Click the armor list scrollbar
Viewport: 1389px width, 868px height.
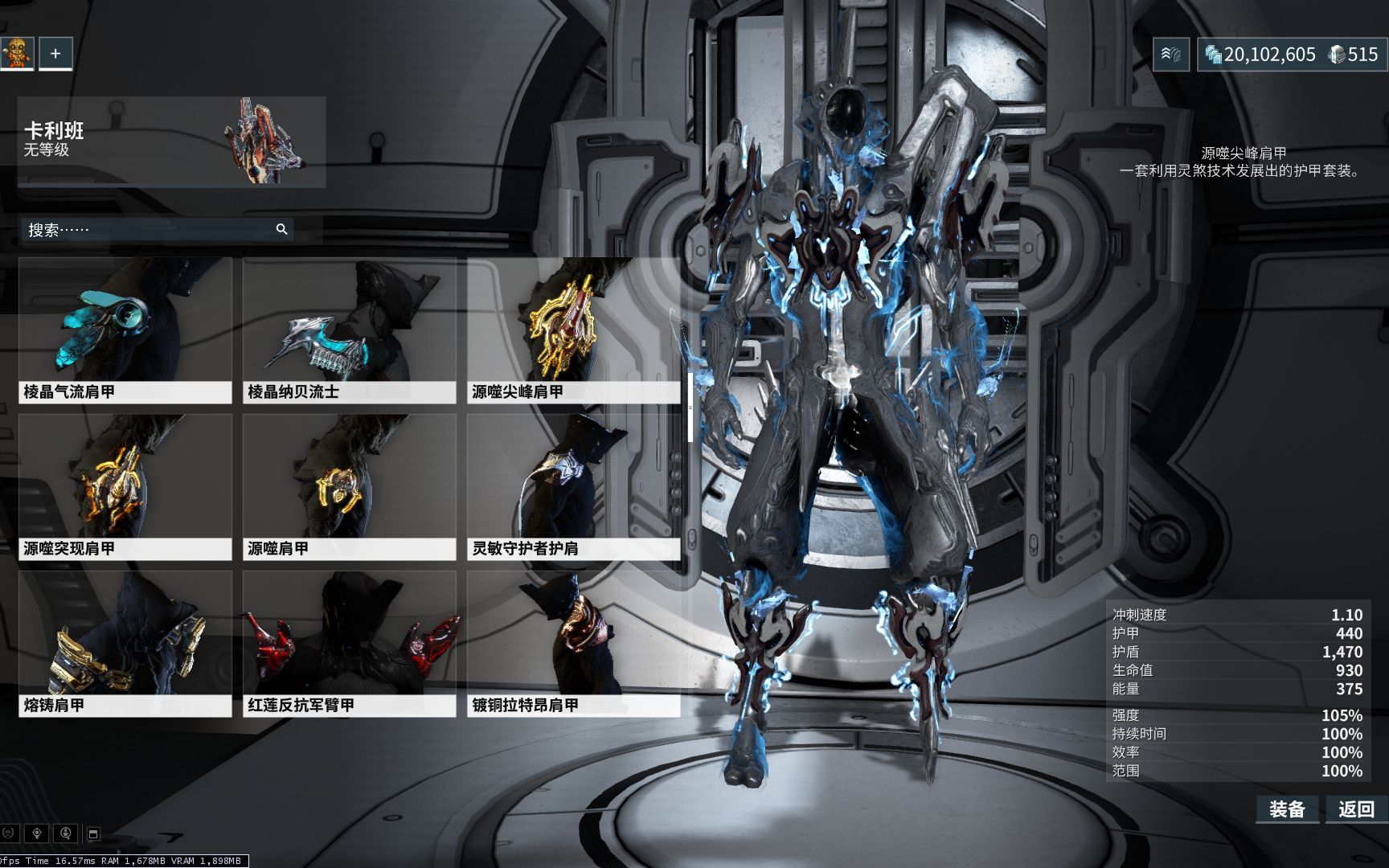(x=690, y=407)
